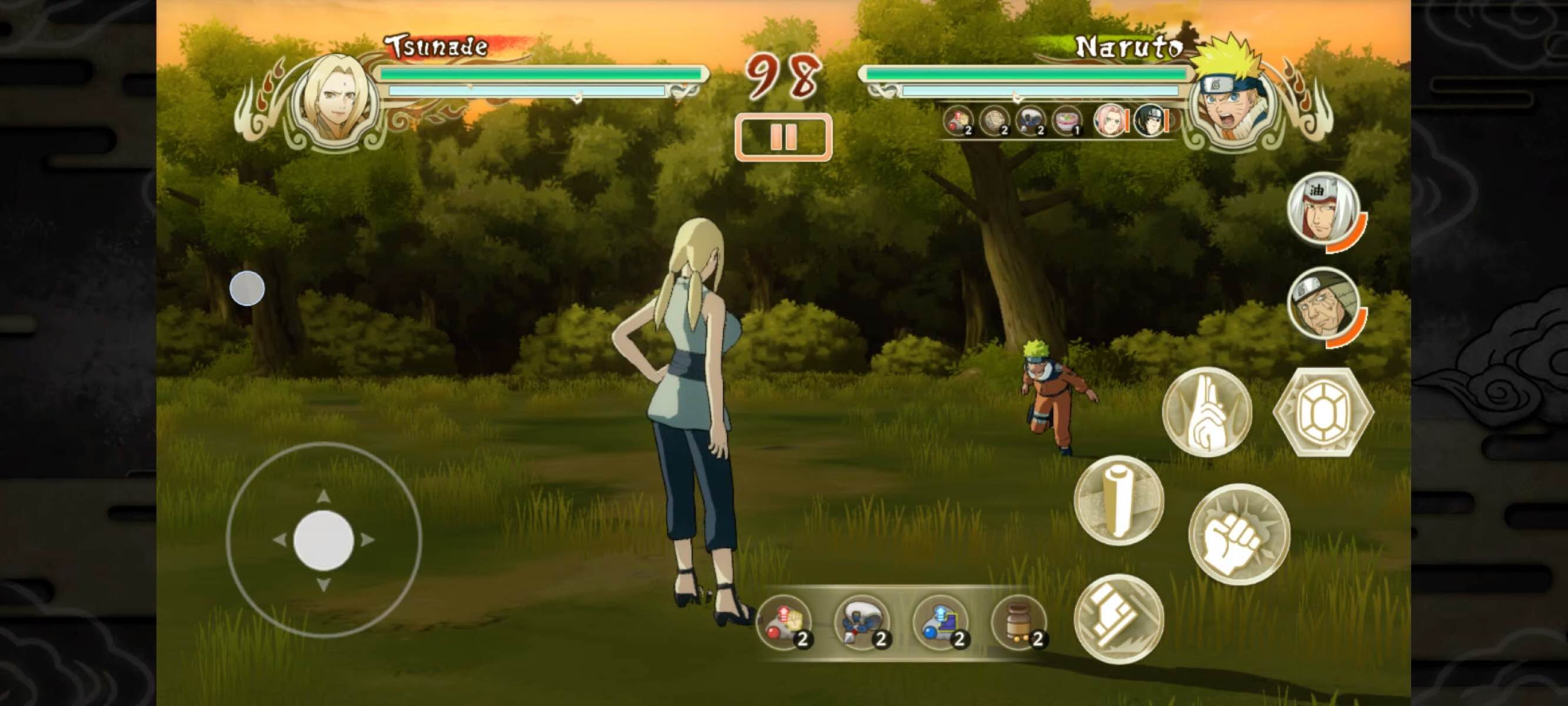The image size is (1568, 706).
Task: Tap the virtual joystick center knob
Action: (x=324, y=540)
